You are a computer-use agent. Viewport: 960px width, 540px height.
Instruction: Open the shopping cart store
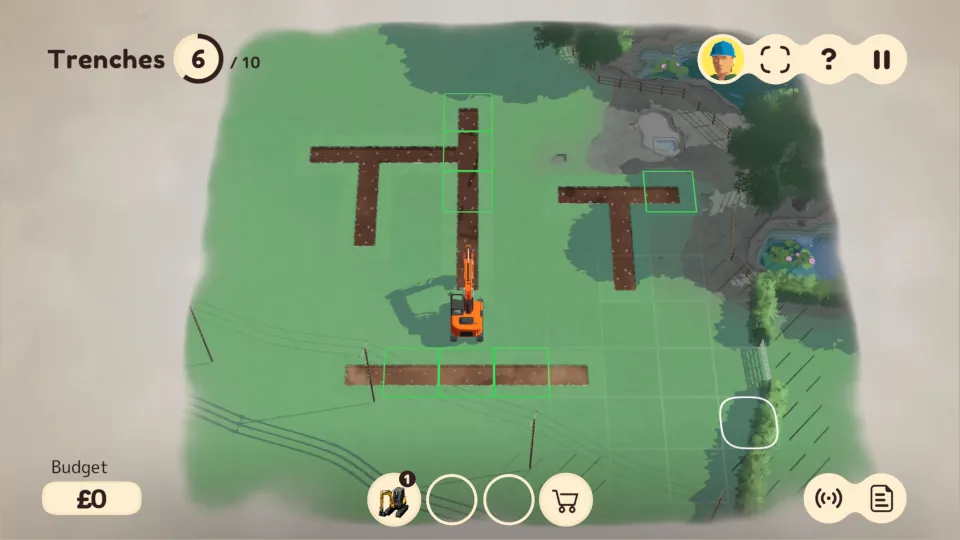point(566,499)
